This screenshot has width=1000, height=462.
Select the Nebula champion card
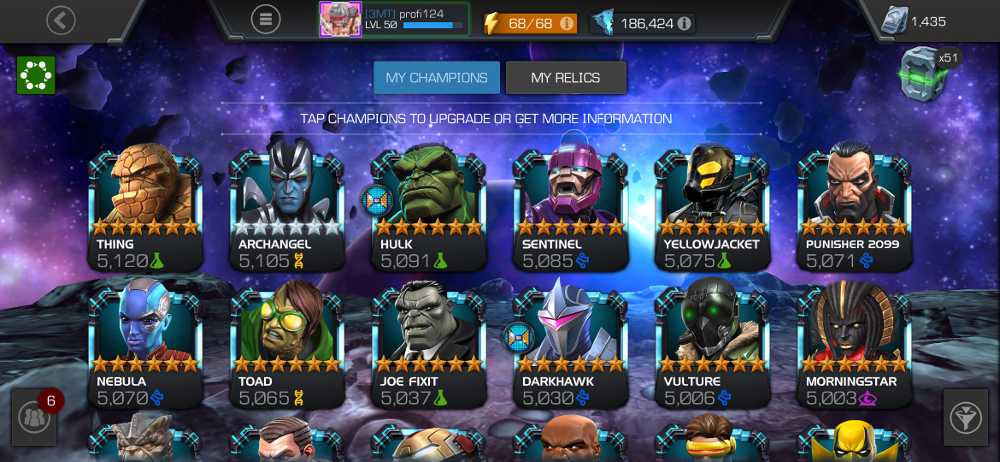click(145, 345)
